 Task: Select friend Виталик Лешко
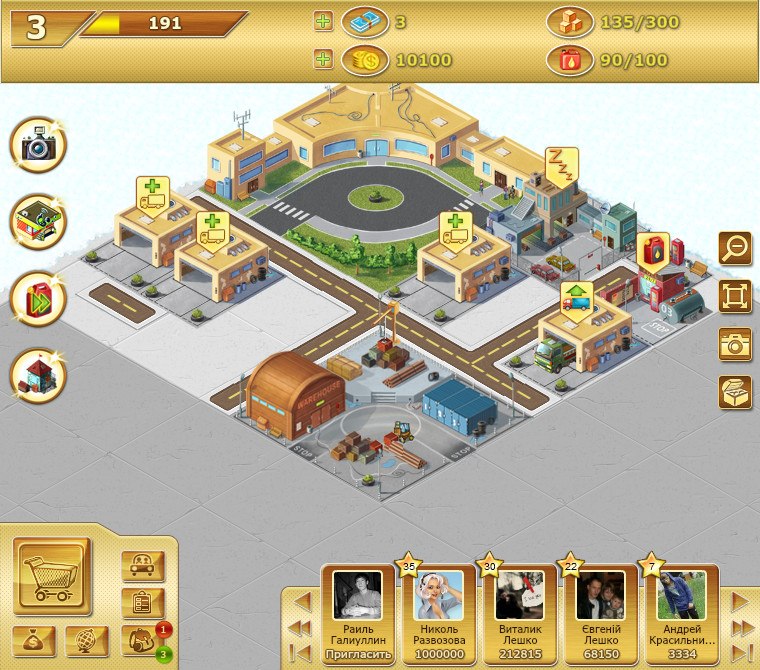[519, 610]
